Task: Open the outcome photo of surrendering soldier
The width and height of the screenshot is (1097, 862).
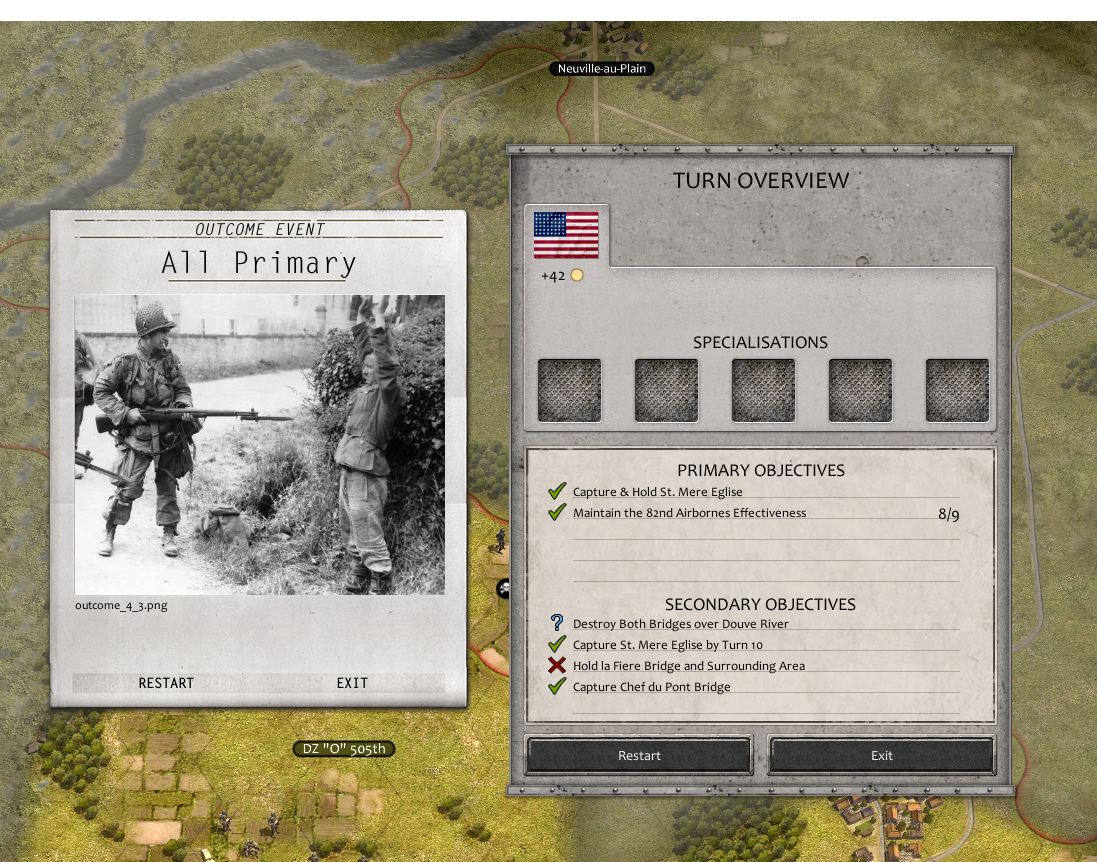Action: [x=259, y=444]
